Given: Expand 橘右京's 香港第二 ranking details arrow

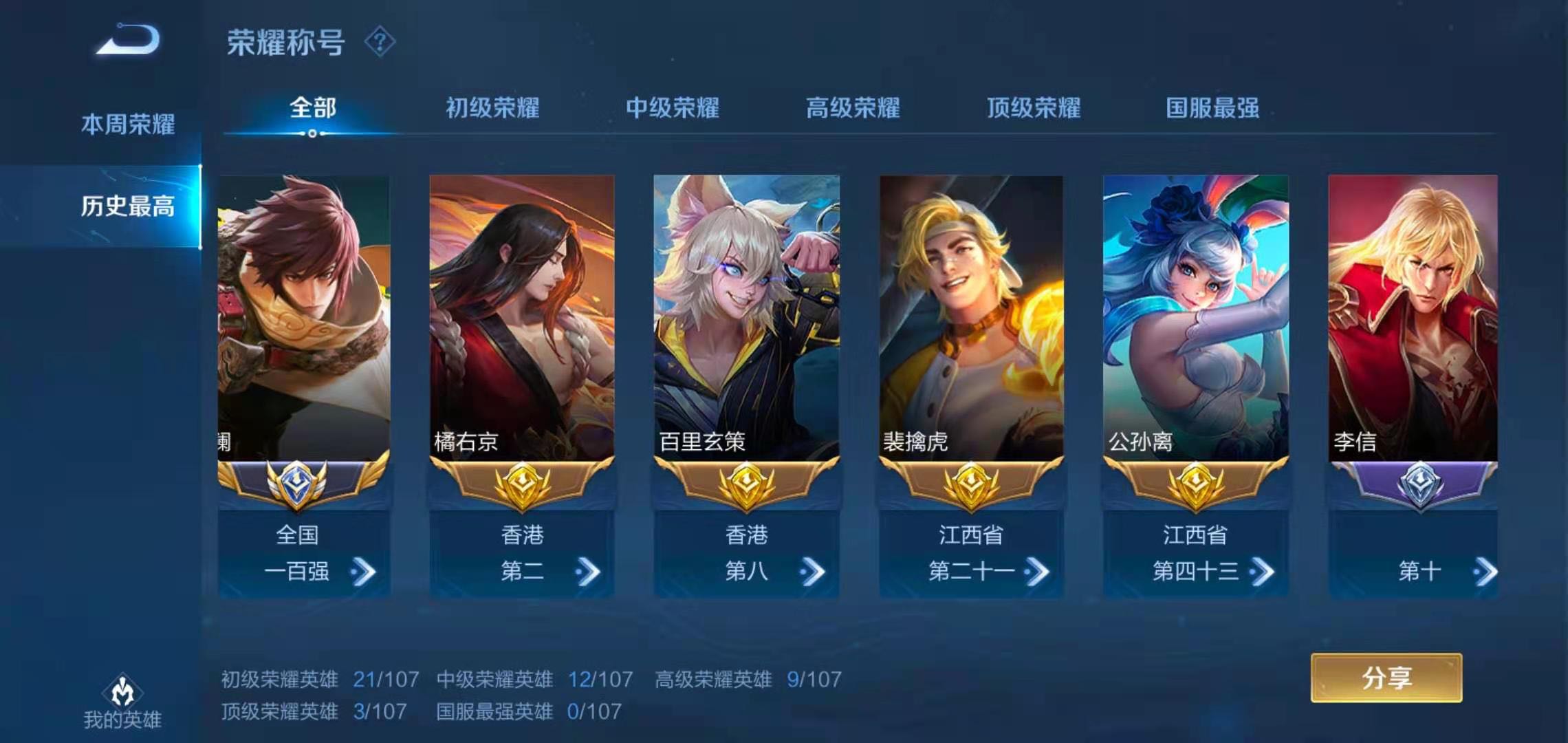Looking at the screenshot, I should point(589,571).
